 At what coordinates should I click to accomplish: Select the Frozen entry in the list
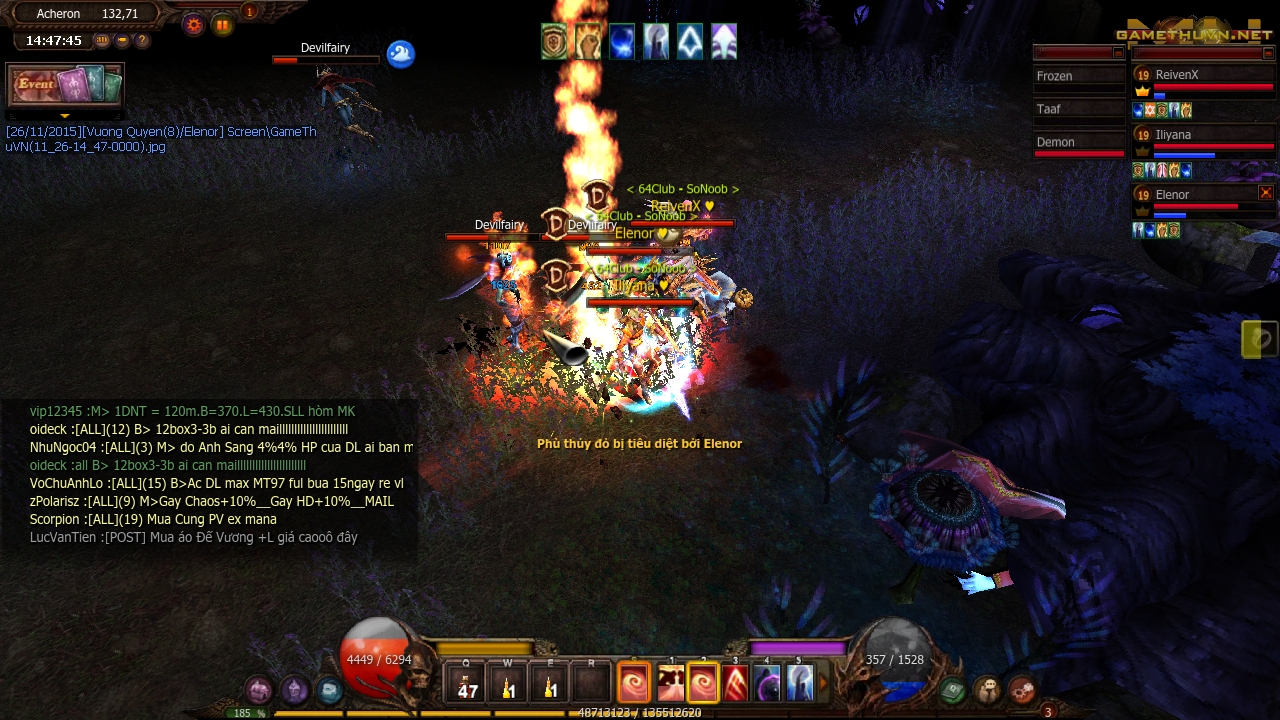tap(1078, 77)
